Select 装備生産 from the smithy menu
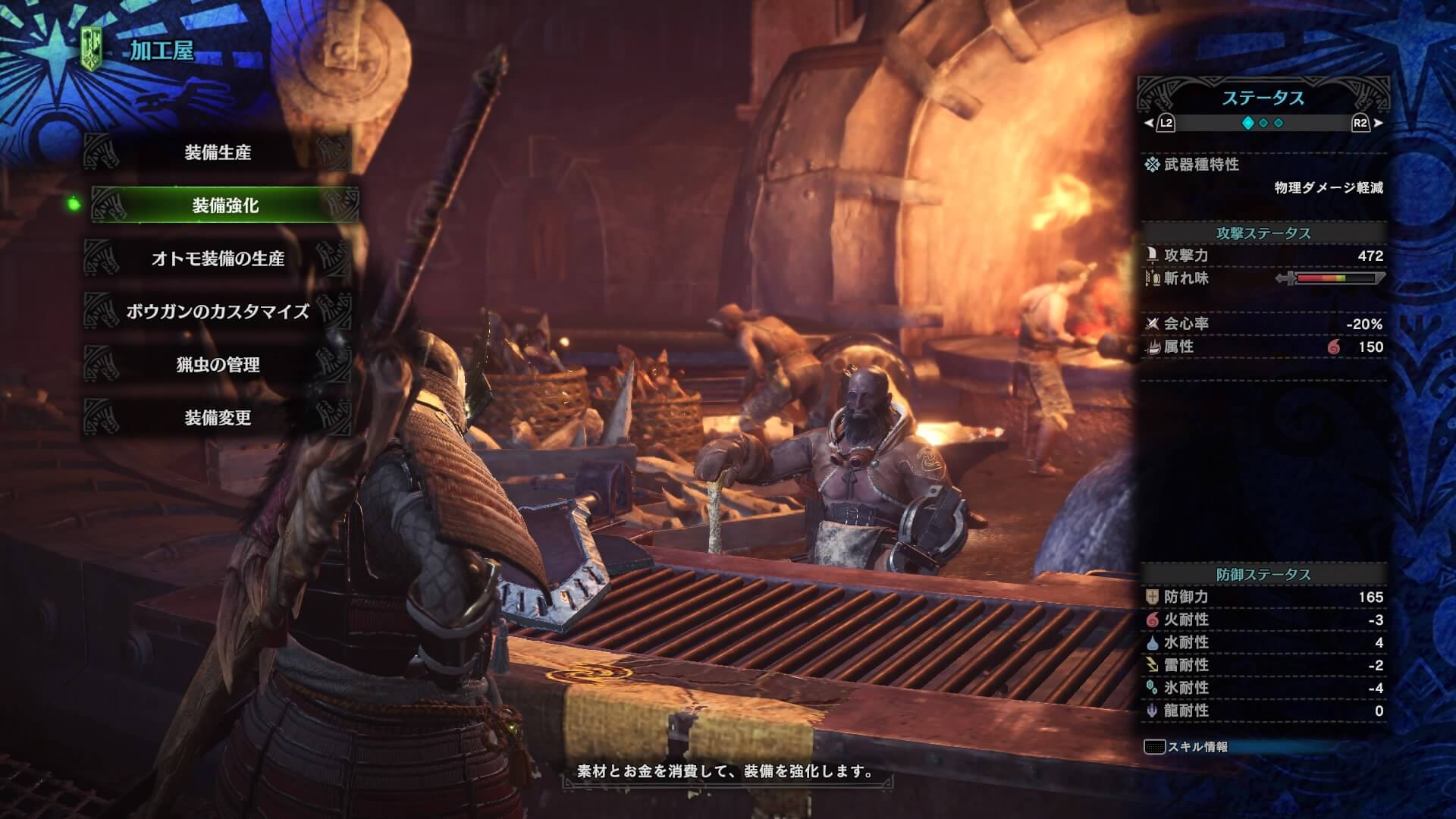This screenshot has width=1456, height=819. [218, 152]
